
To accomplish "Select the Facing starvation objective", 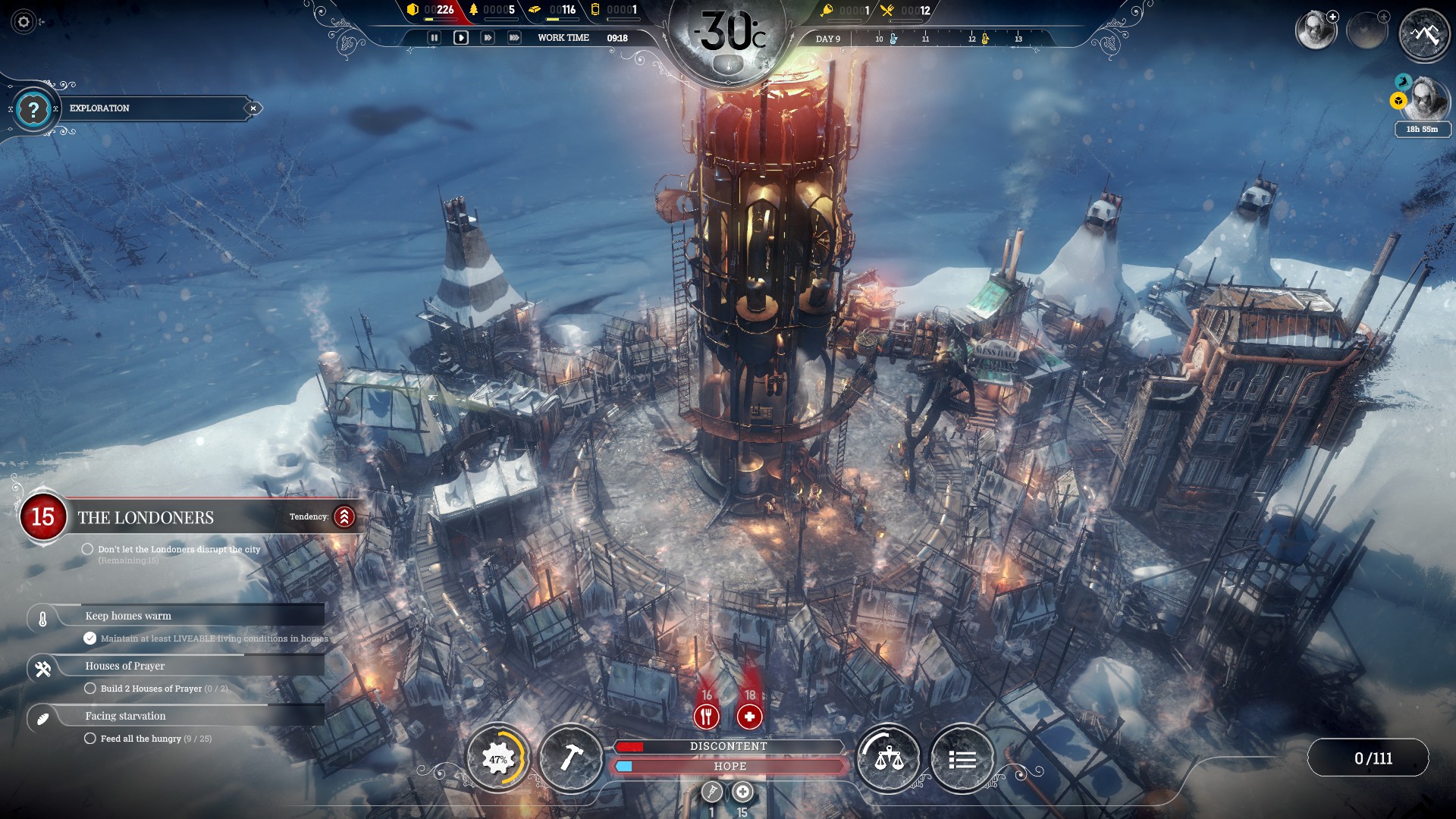I will coord(125,716).
